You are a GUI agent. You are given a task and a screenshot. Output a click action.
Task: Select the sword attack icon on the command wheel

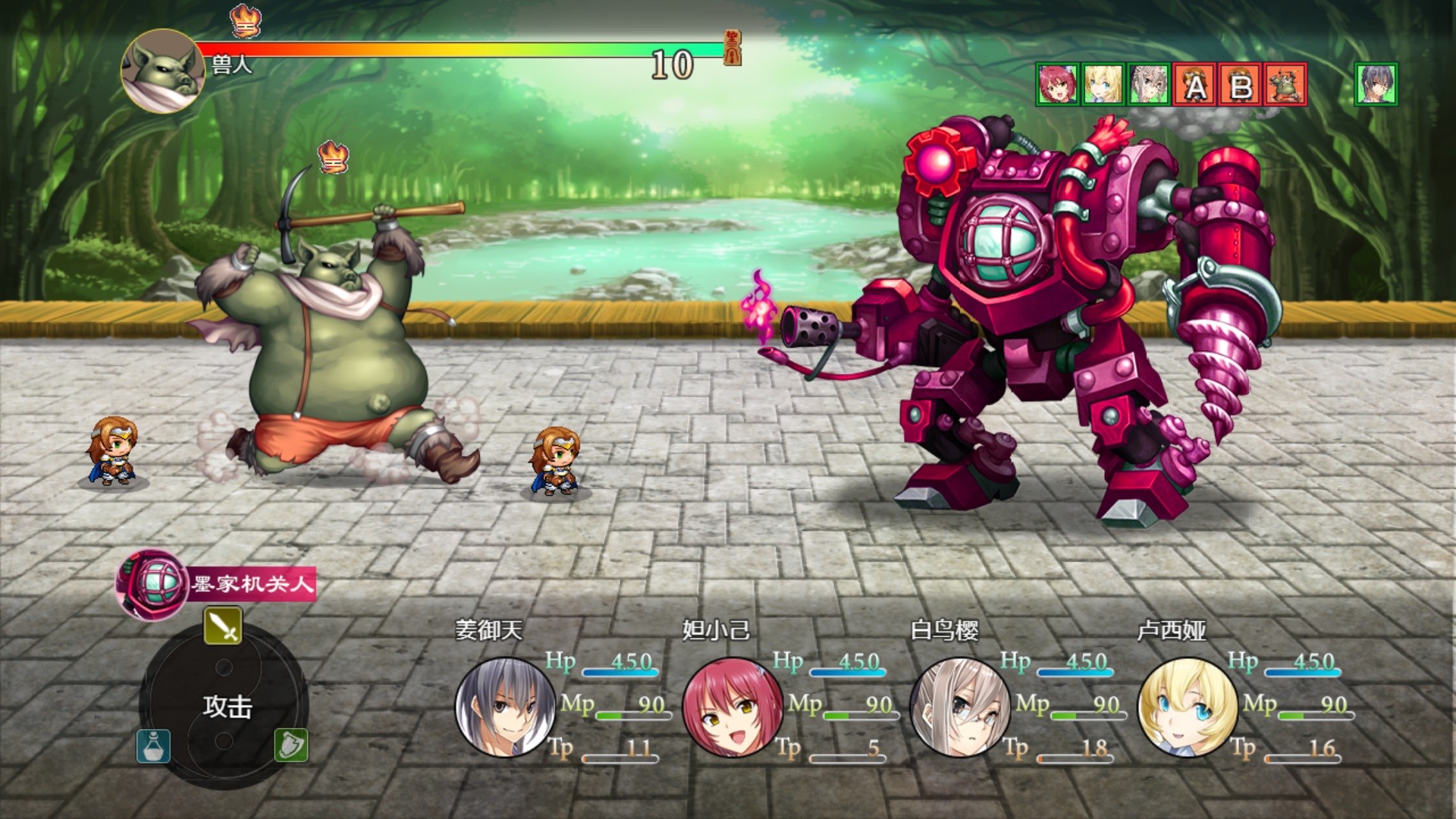(x=223, y=626)
